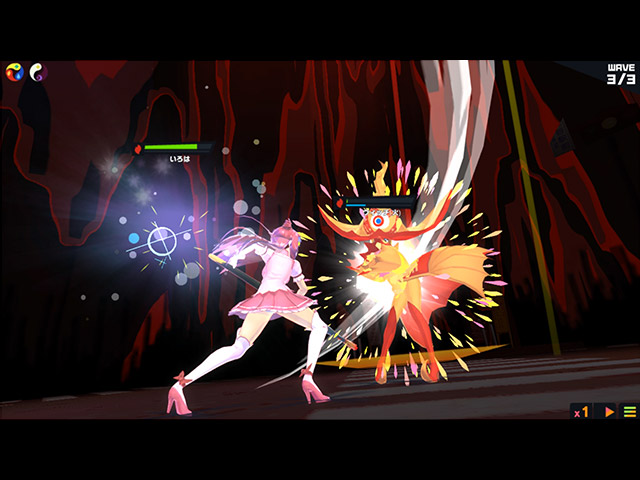Click the three-color element swirl icon
The width and height of the screenshot is (640, 480).
15,72
